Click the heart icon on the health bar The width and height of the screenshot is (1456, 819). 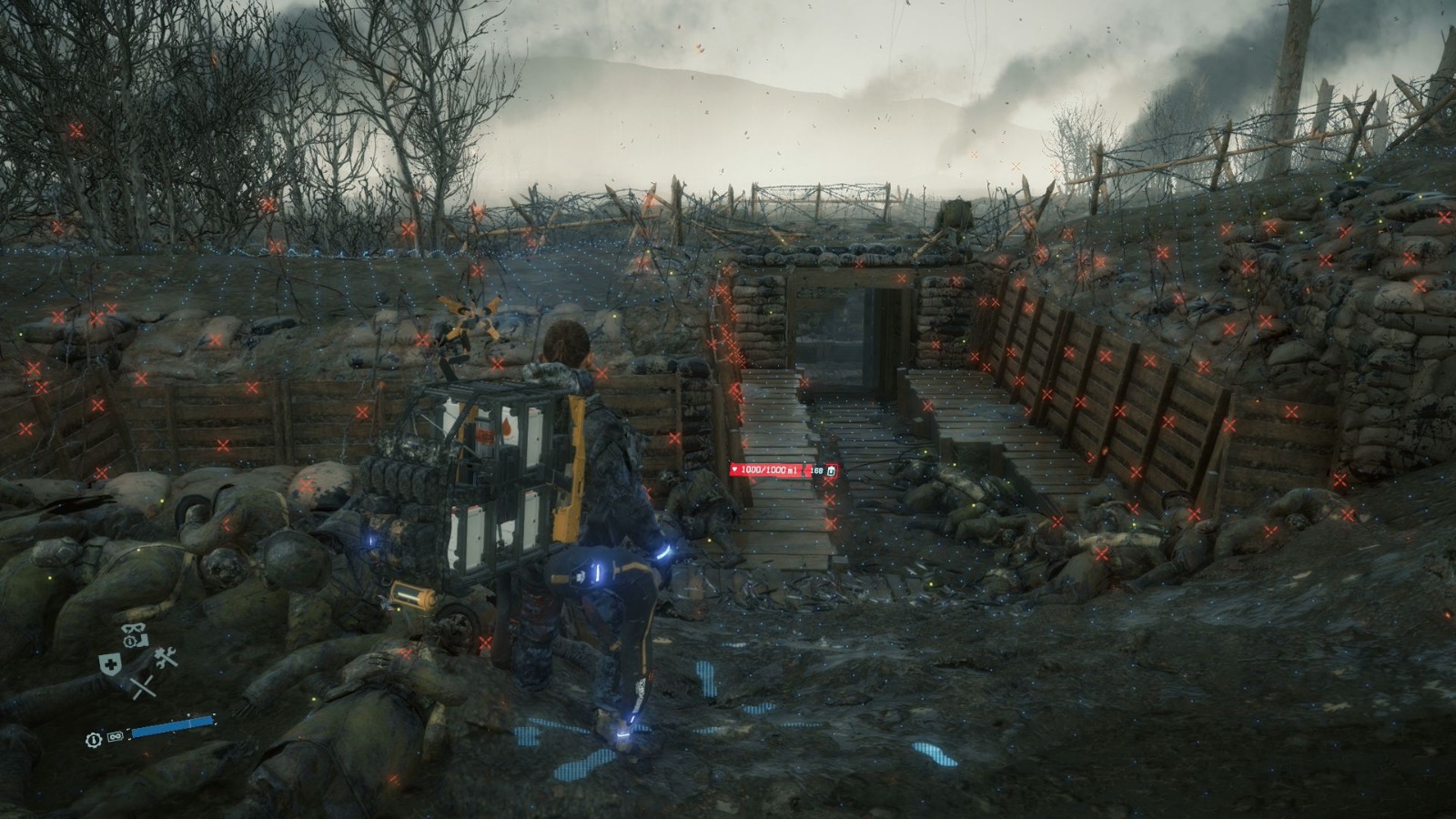[x=734, y=470]
